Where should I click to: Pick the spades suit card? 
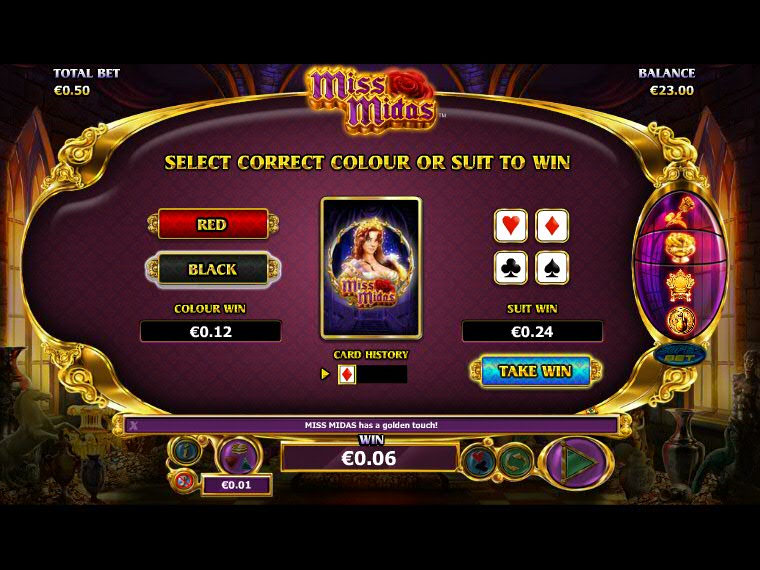click(x=552, y=268)
